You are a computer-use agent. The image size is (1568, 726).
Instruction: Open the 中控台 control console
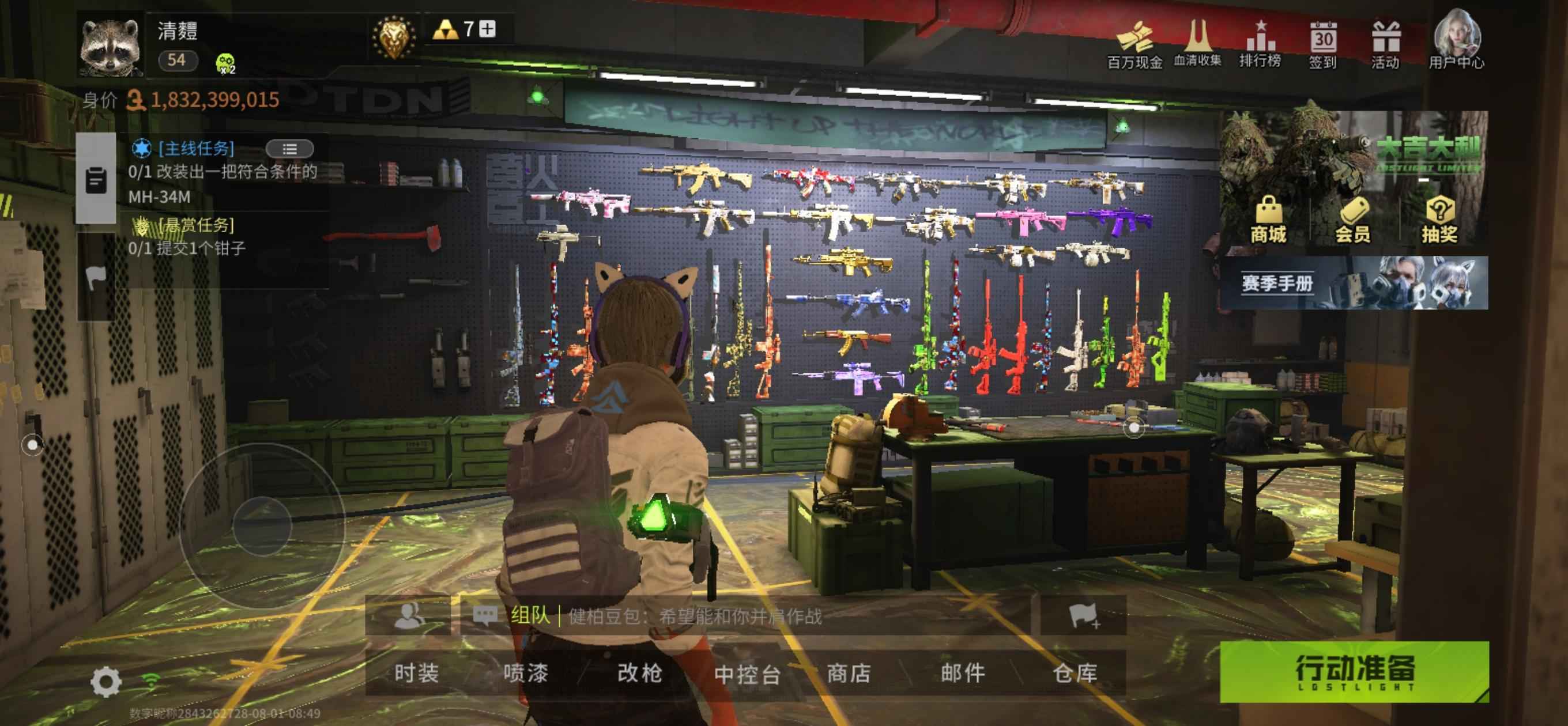tap(748, 674)
